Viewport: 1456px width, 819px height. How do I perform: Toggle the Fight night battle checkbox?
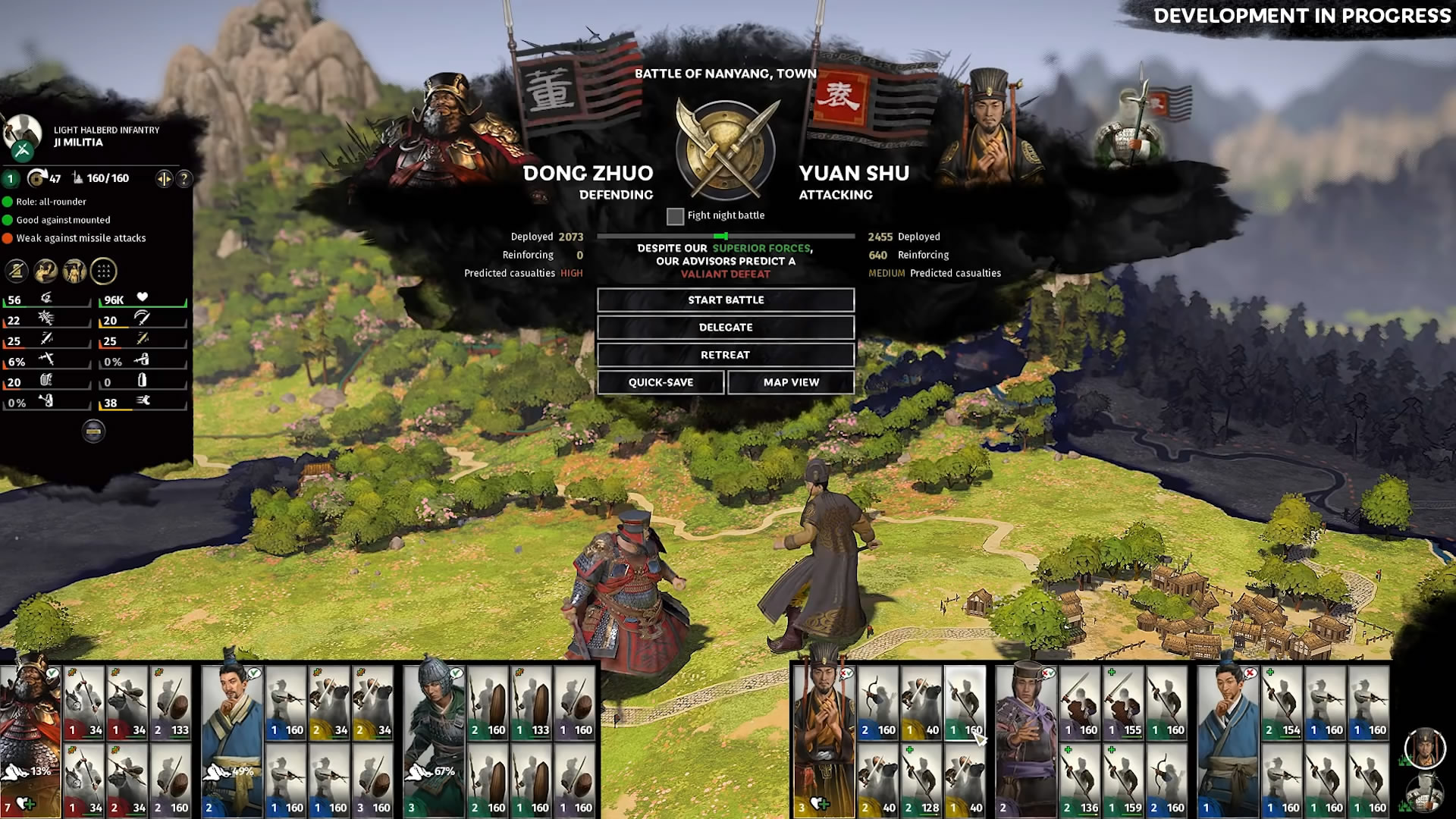tap(675, 216)
